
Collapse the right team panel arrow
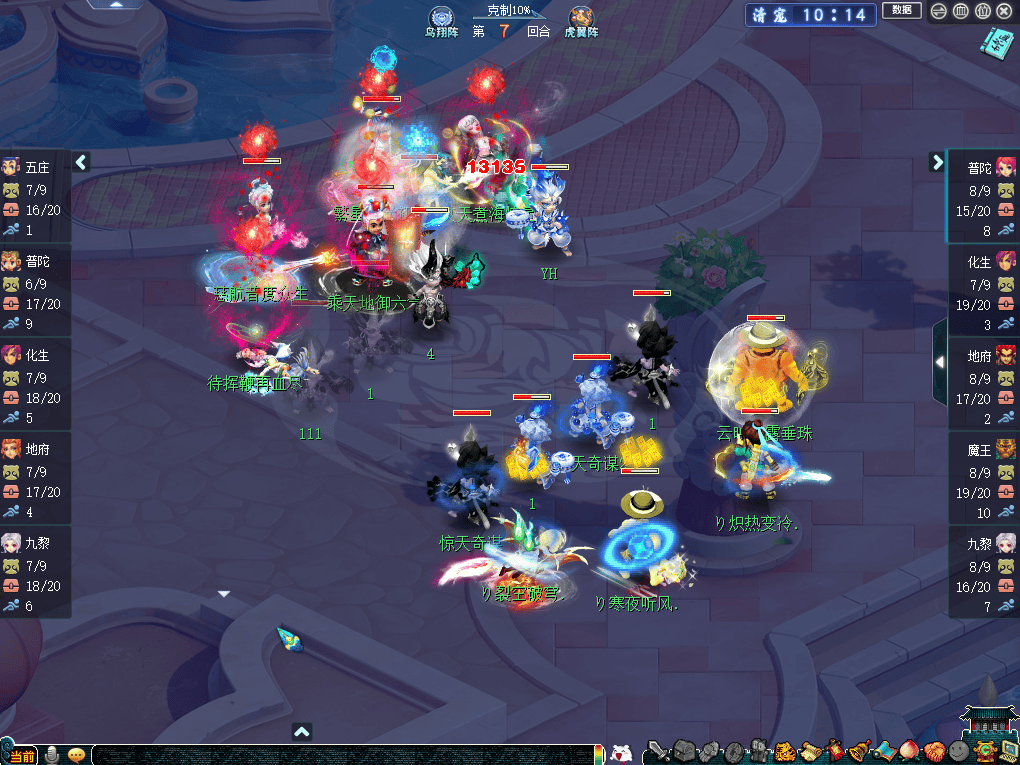click(x=938, y=162)
